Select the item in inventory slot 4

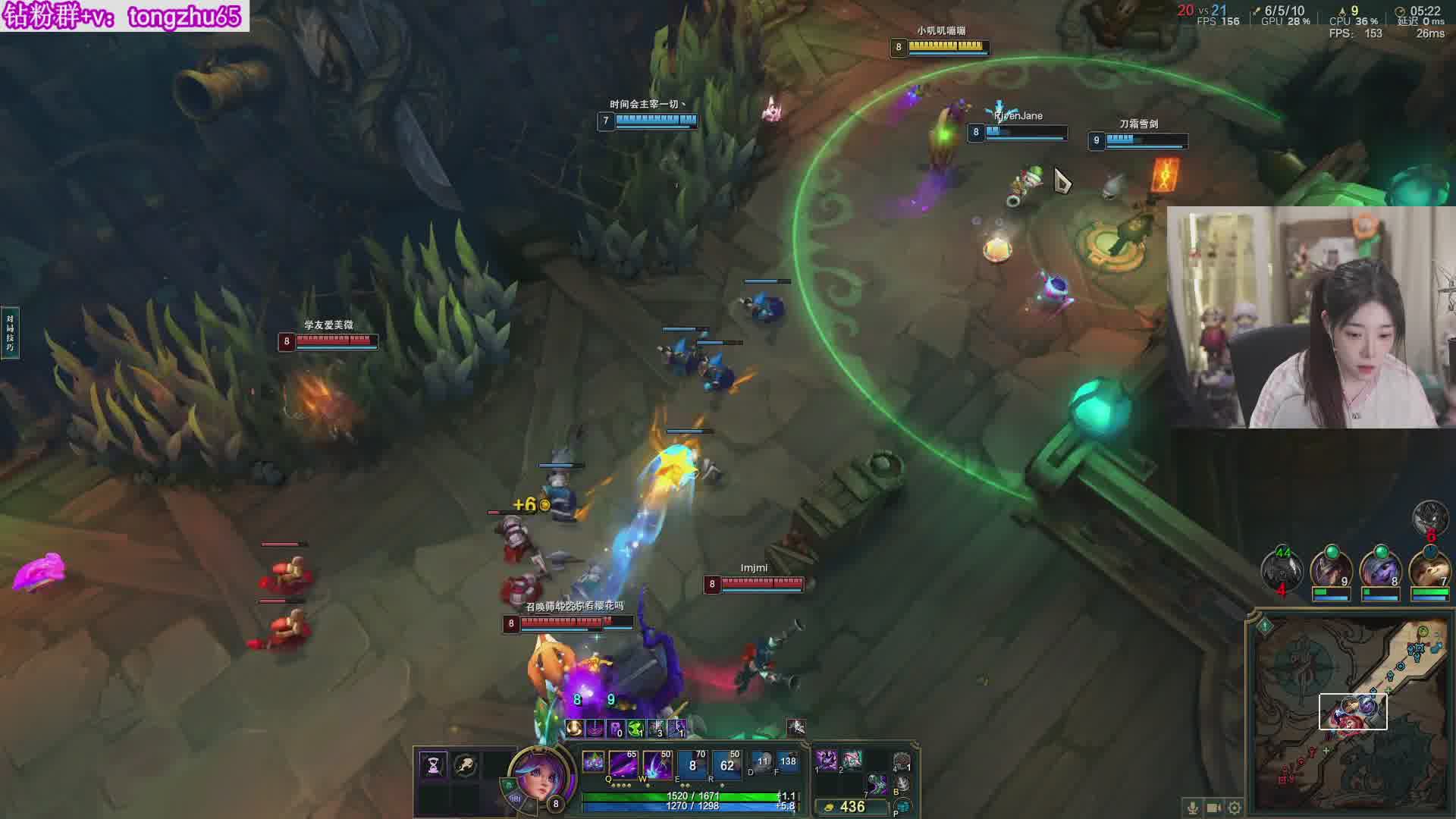tap(902, 761)
